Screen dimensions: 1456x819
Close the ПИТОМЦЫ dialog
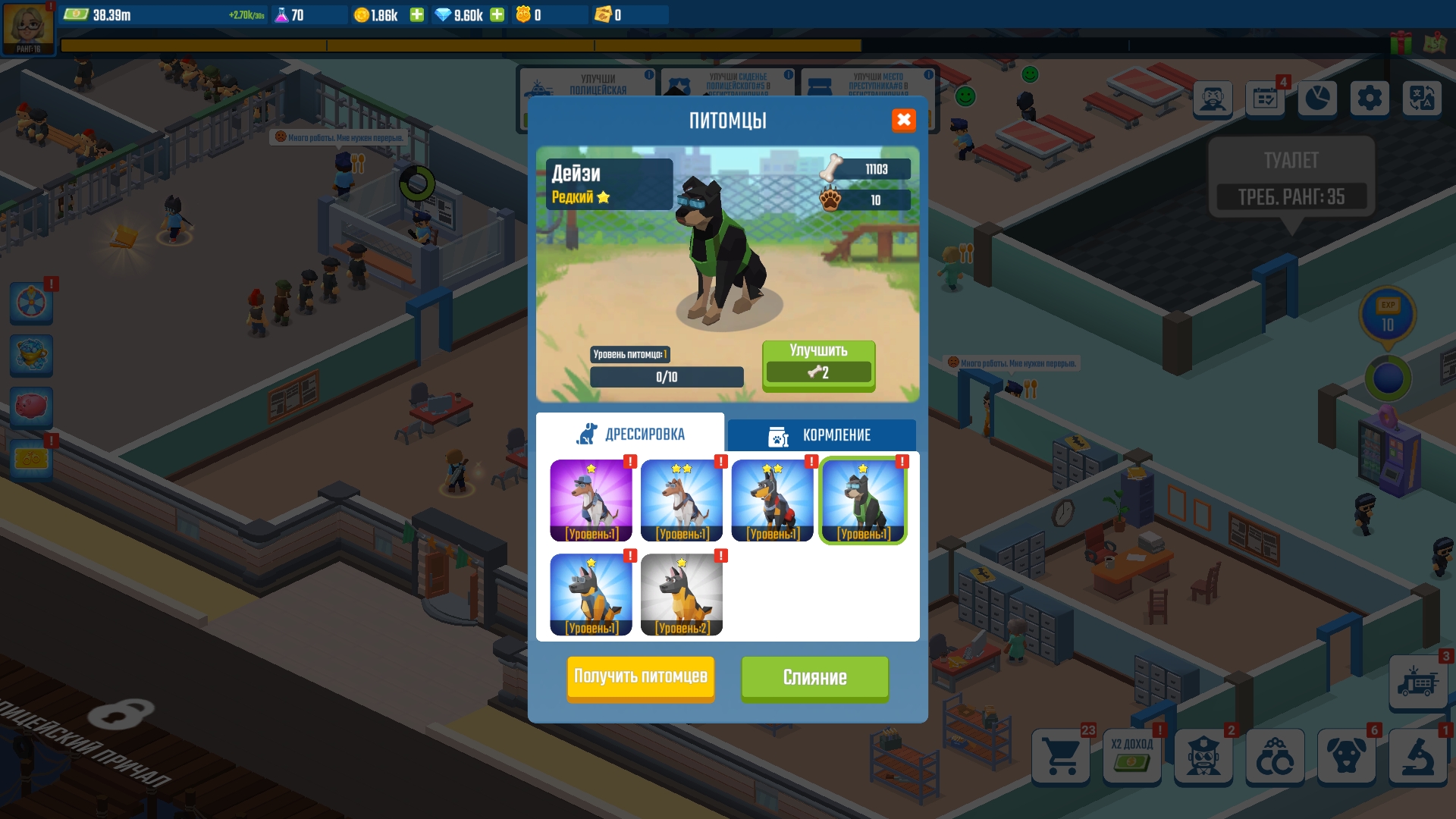coord(904,120)
